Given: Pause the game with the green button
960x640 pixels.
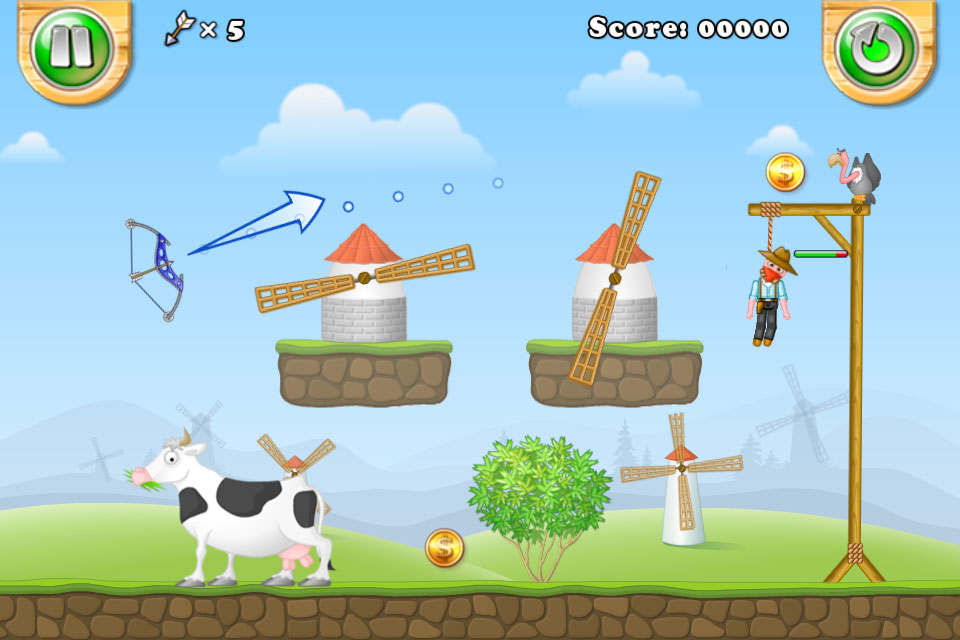Looking at the screenshot, I should [x=72, y=47].
